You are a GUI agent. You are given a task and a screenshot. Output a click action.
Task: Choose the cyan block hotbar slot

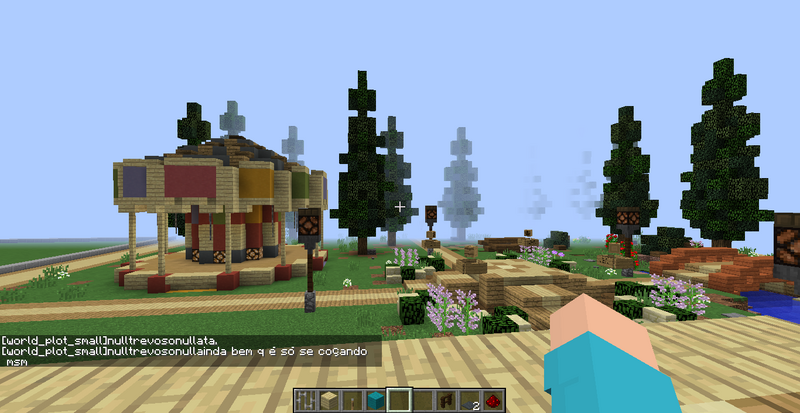point(374,401)
